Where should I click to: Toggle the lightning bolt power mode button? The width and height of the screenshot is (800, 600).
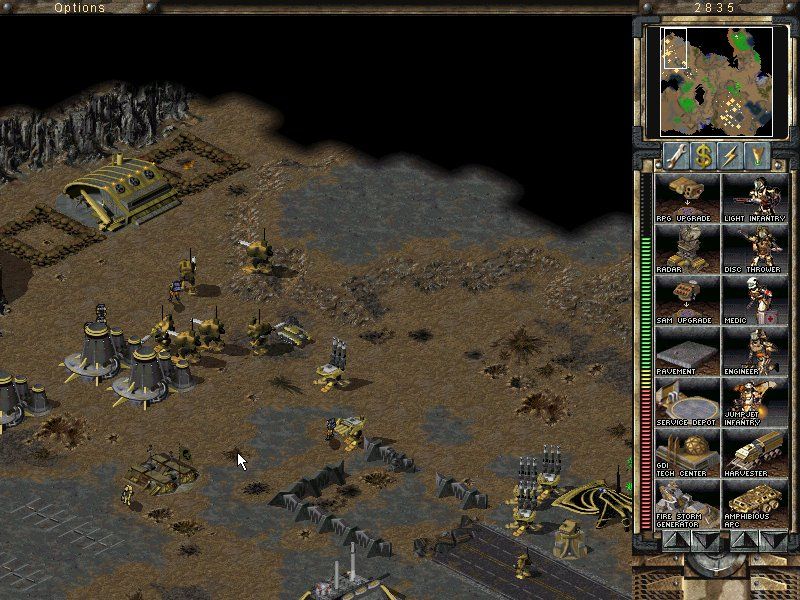pos(731,155)
